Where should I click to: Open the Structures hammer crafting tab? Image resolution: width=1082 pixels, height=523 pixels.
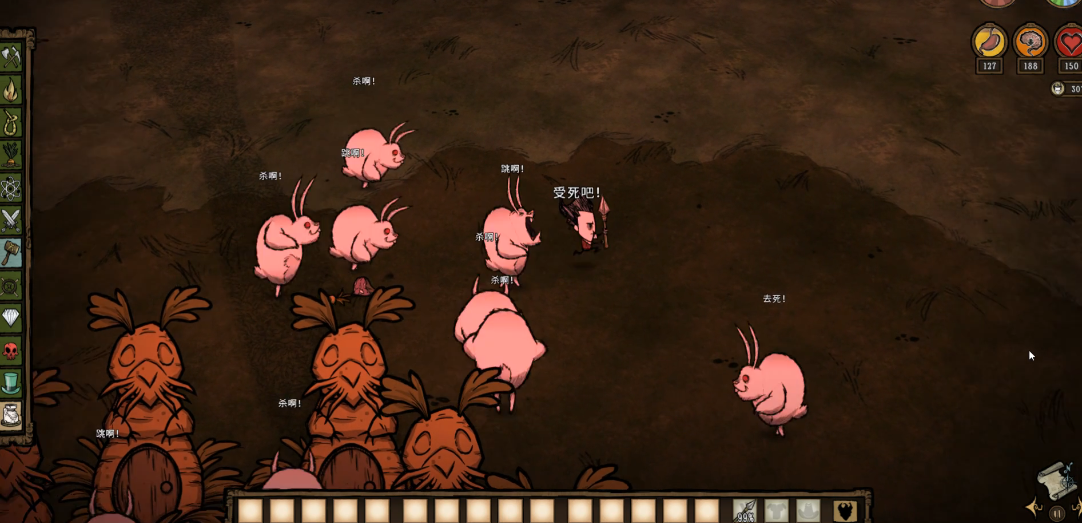click(x=11, y=253)
